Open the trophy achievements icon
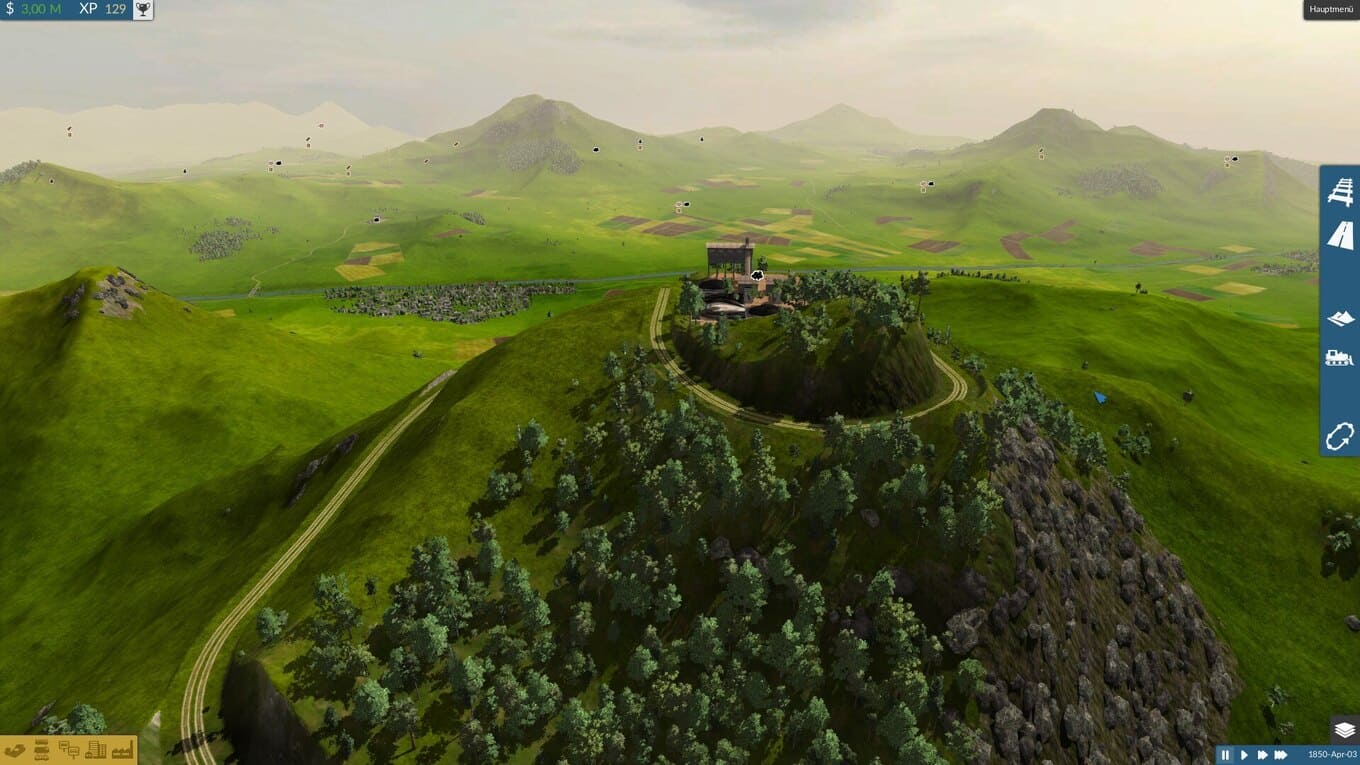This screenshot has width=1360, height=765. point(143,9)
